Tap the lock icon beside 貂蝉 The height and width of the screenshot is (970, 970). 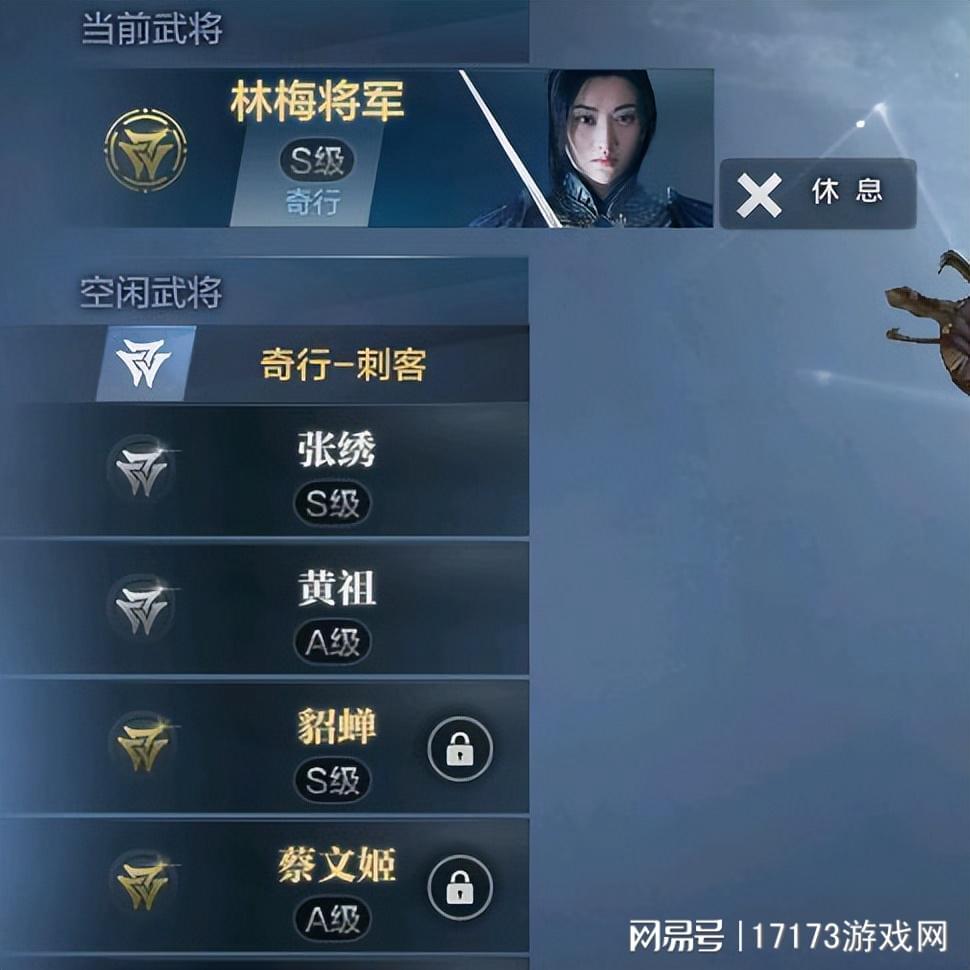(x=460, y=749)
